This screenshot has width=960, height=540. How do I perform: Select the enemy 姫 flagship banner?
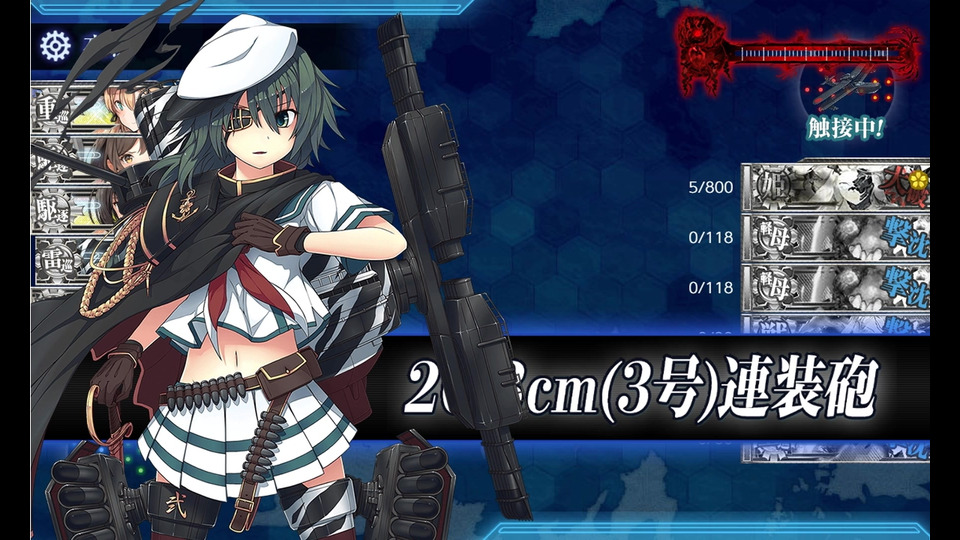click(835, 186)
